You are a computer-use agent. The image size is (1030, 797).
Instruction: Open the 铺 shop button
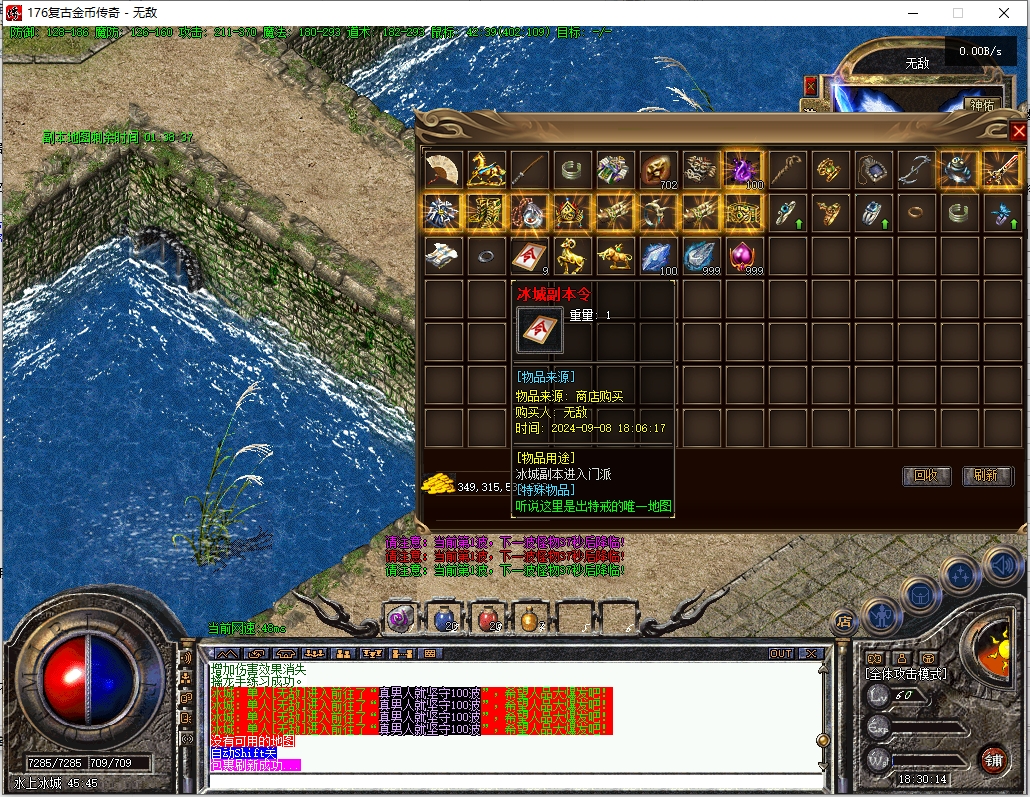991,759
